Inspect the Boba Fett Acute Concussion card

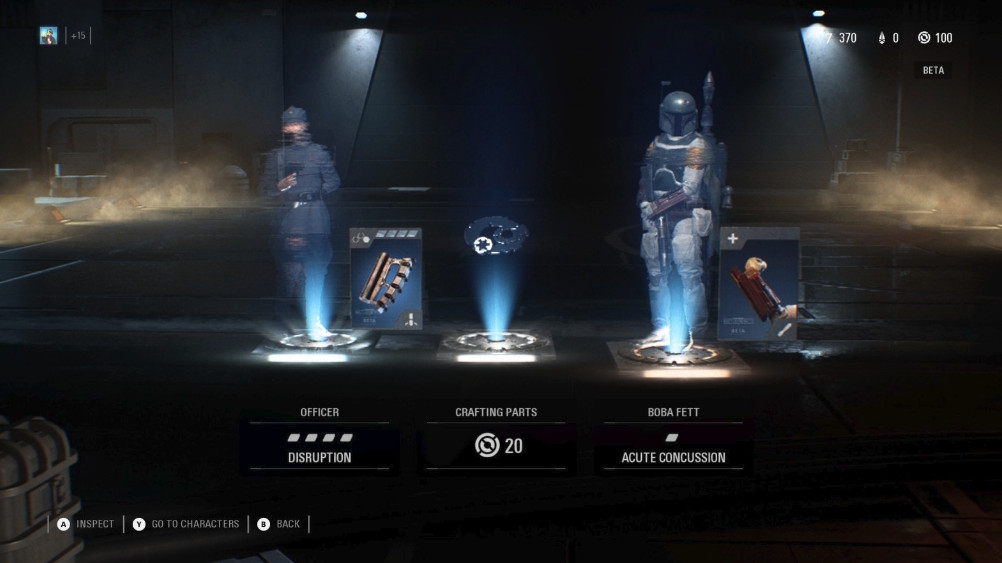click(x=759, y=283)
